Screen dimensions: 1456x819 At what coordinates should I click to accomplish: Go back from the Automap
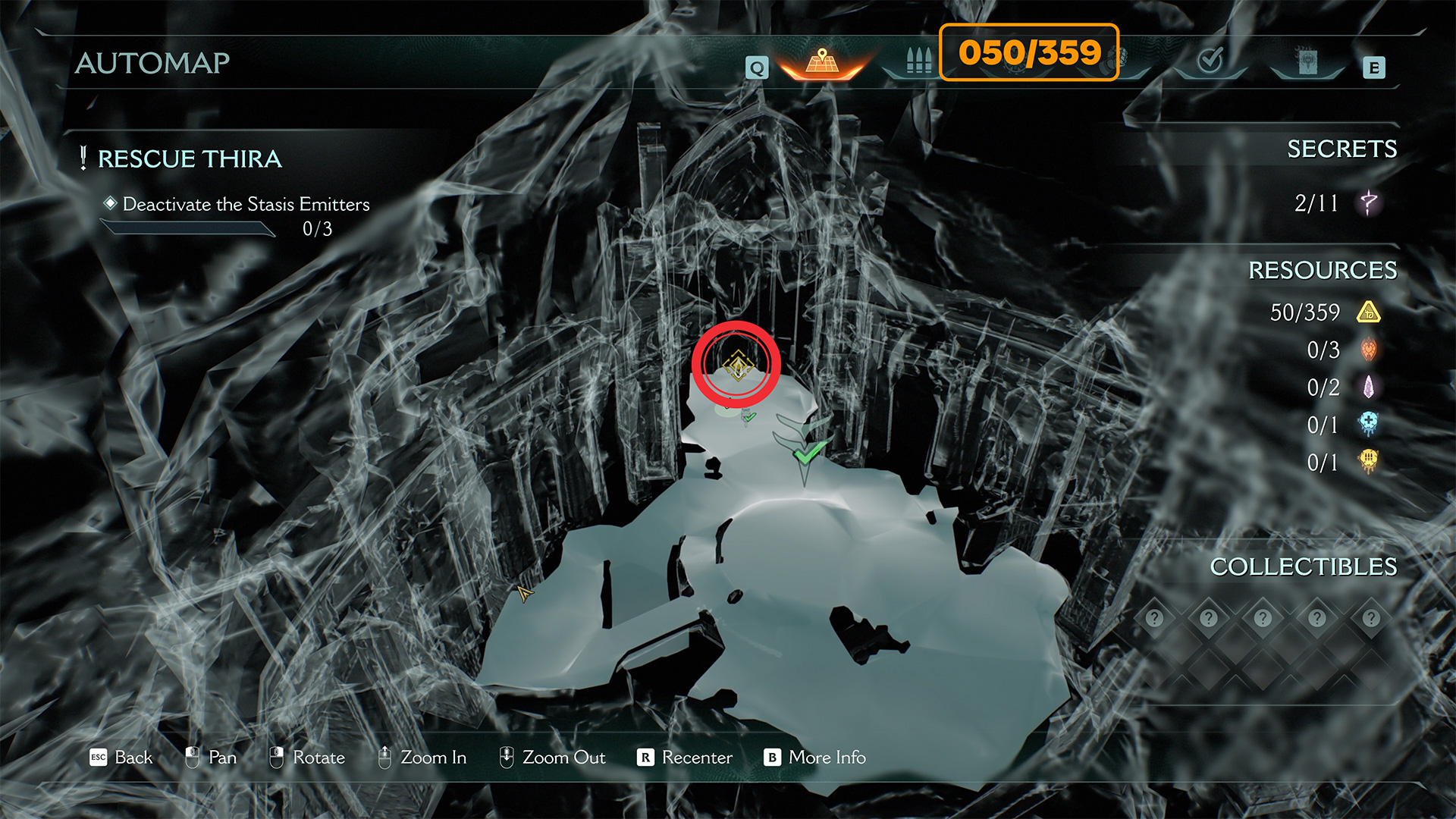coord(121,758)
